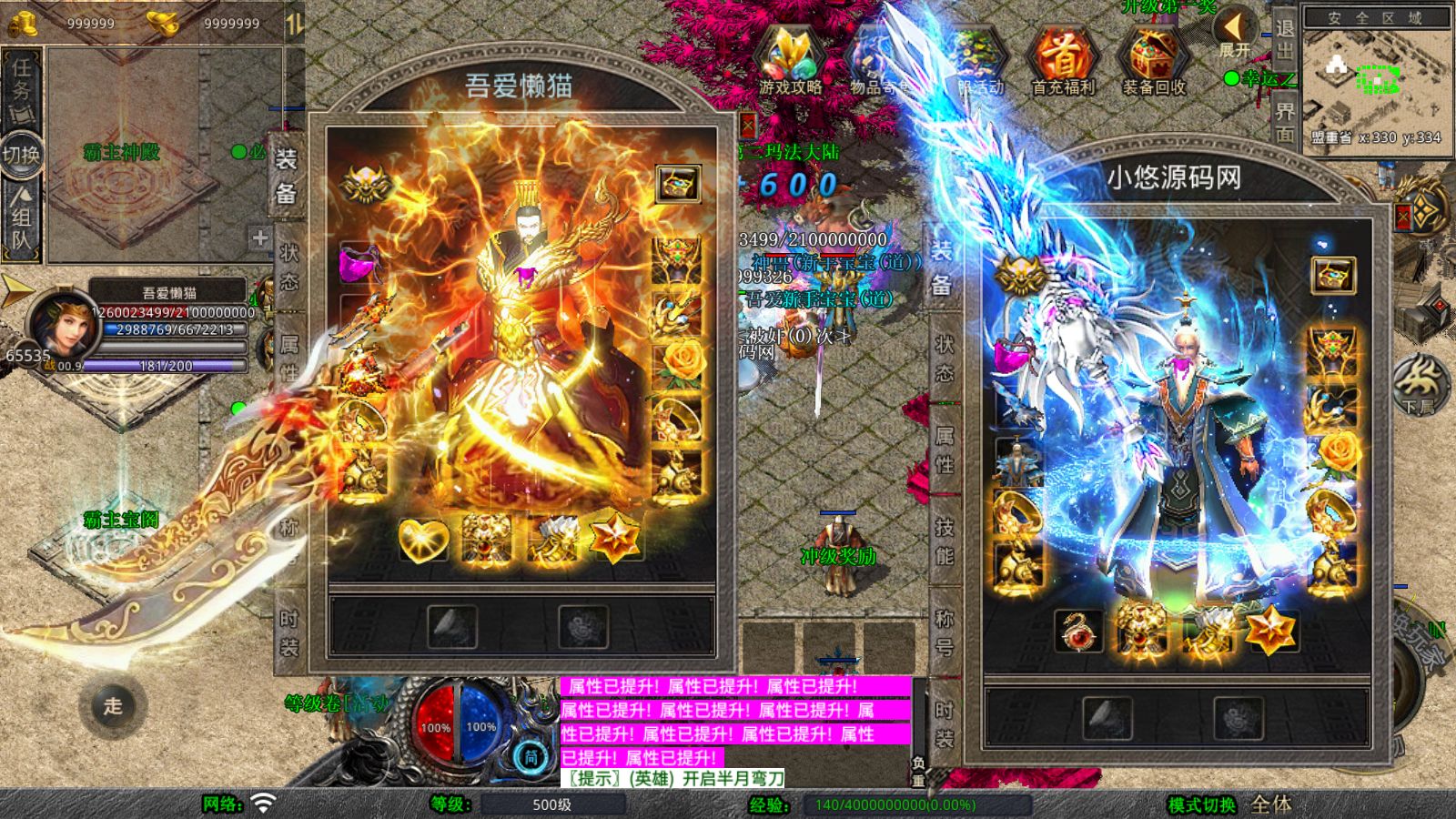Open the 游戏攻略 game guide icon
The image size is (1456, 819).
pyautogui.click(x=790, y=60)
